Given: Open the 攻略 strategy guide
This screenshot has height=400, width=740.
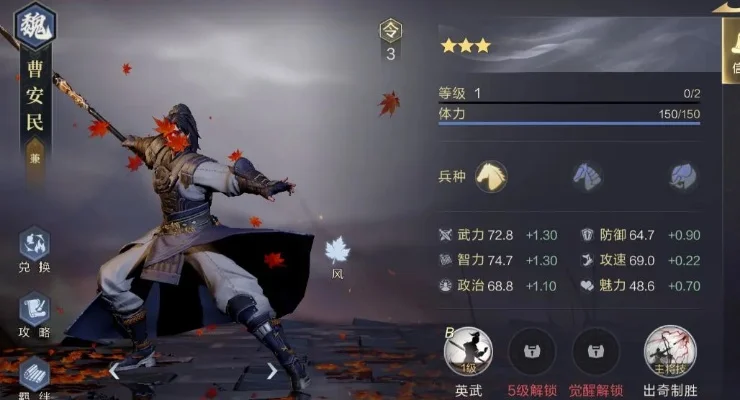Looking at the screenshot, I should coord(34,312).
